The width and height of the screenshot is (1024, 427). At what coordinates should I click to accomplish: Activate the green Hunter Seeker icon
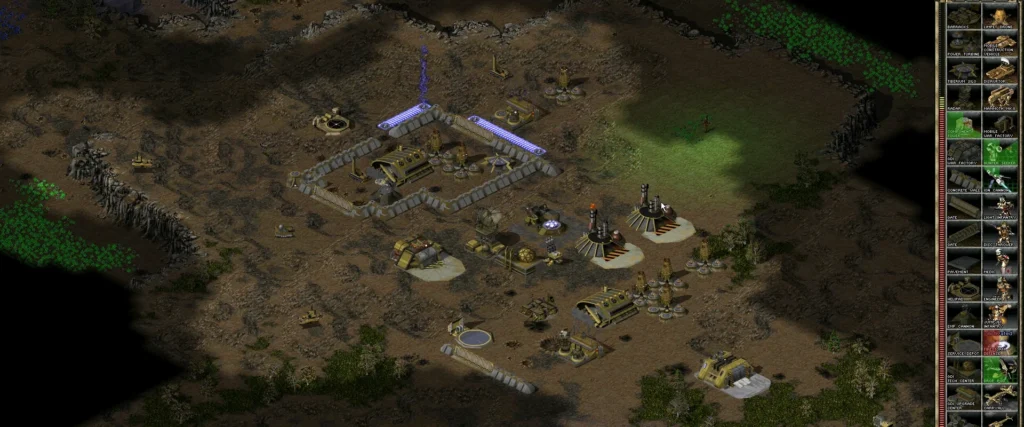pyautogui.click(x=1000, y=153)
